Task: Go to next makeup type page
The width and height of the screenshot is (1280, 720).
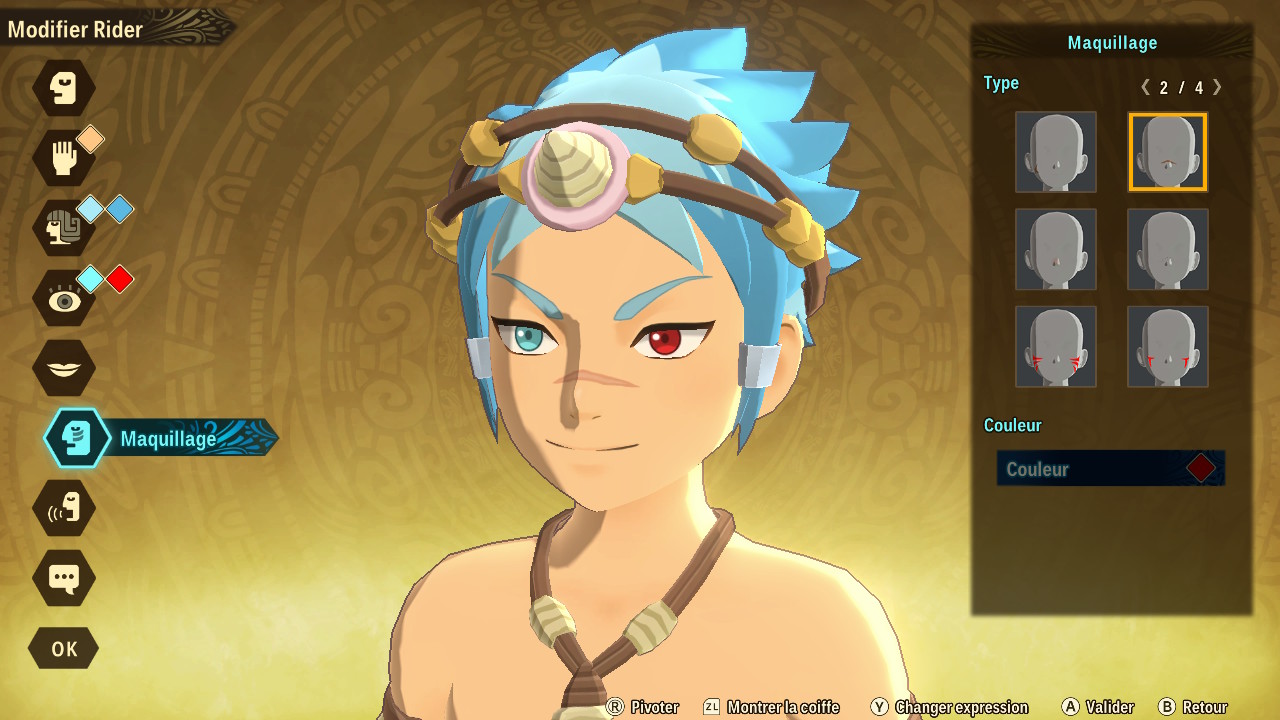Action: [x=1217, y=87]
